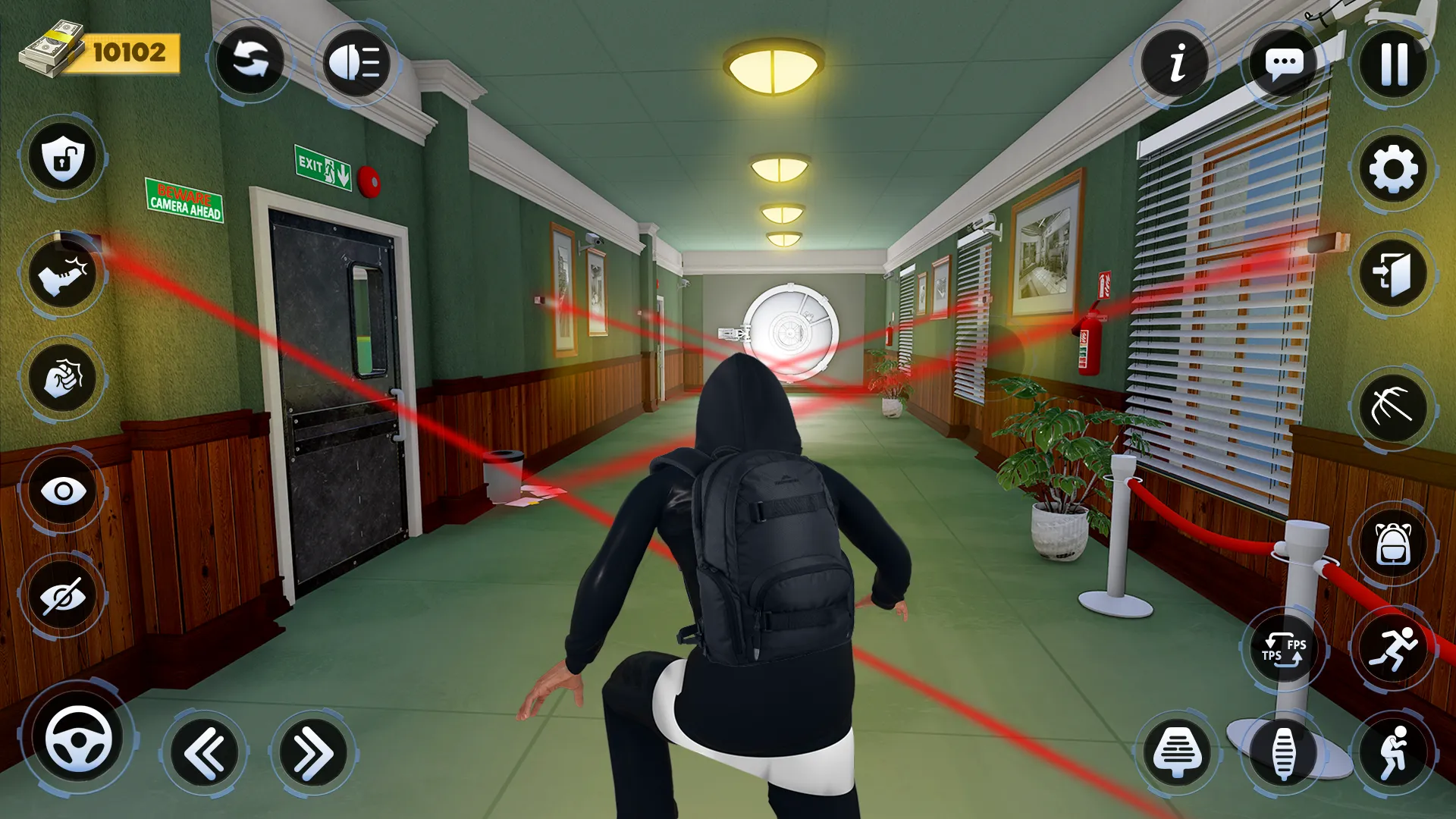Pause the game
Viewport: 1456px width, 819px height.
click(1394, 64)
